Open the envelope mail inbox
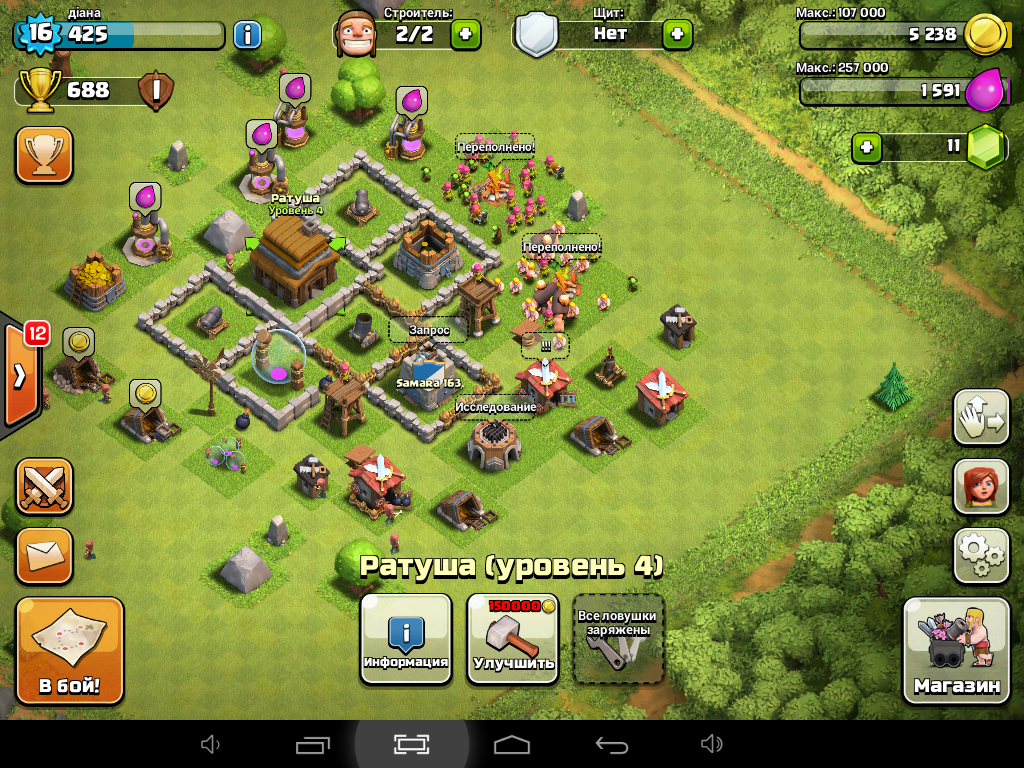This screenshot has width=1024, height=768. point(44,555)
